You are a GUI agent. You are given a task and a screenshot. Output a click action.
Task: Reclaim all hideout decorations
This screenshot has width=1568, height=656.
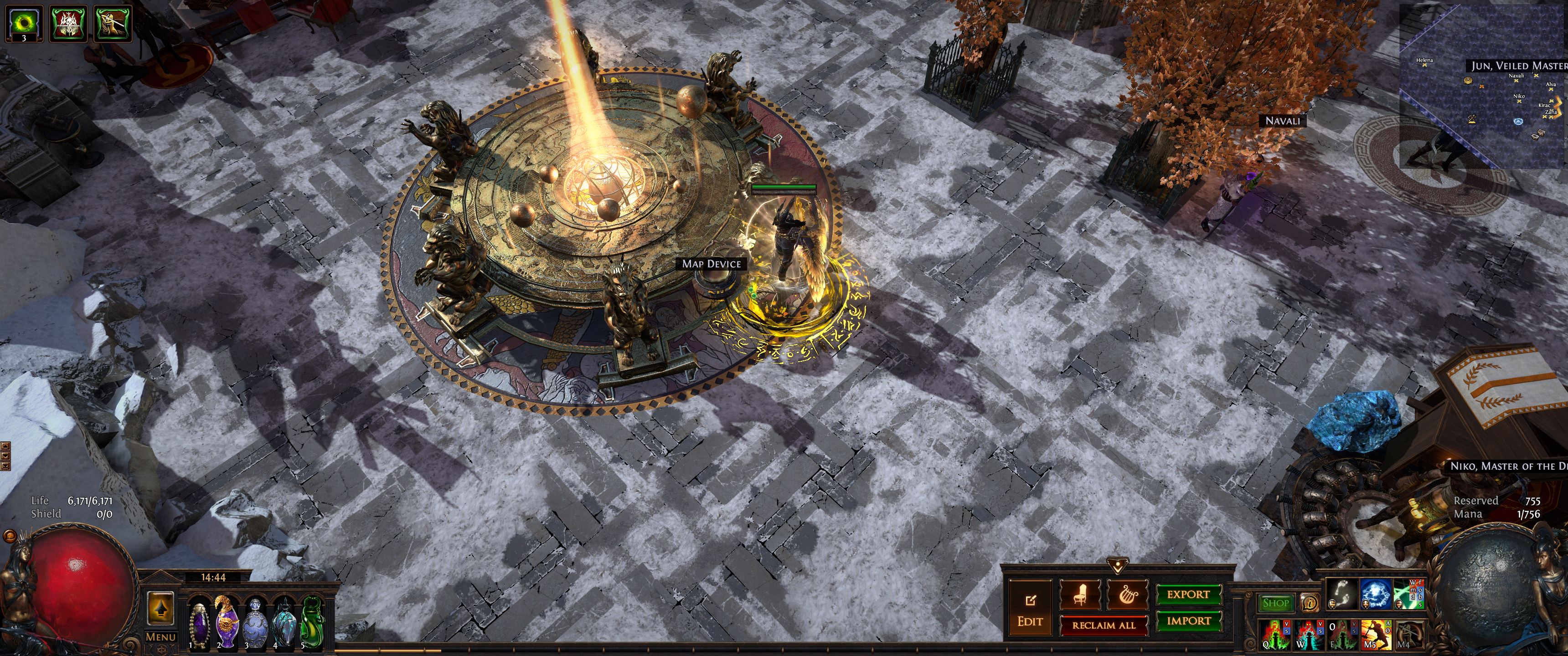point(1103,625)
